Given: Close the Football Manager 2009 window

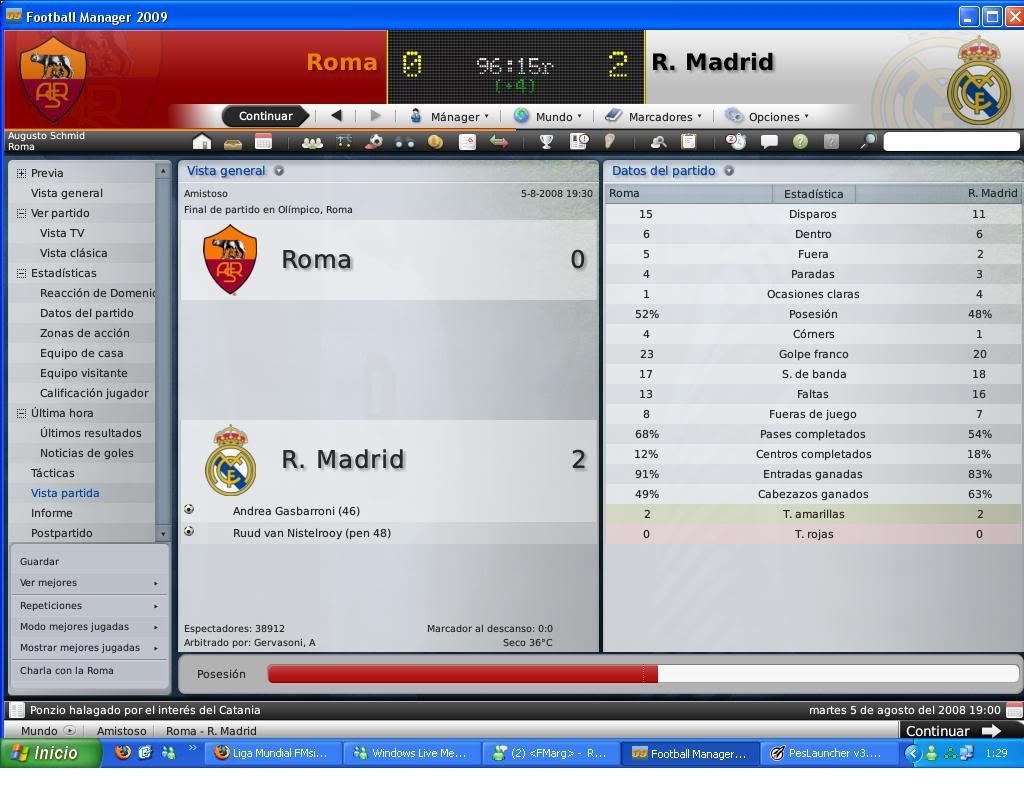Looking at the screenshot, I should pyautogui.click(x=1012, y=16).
